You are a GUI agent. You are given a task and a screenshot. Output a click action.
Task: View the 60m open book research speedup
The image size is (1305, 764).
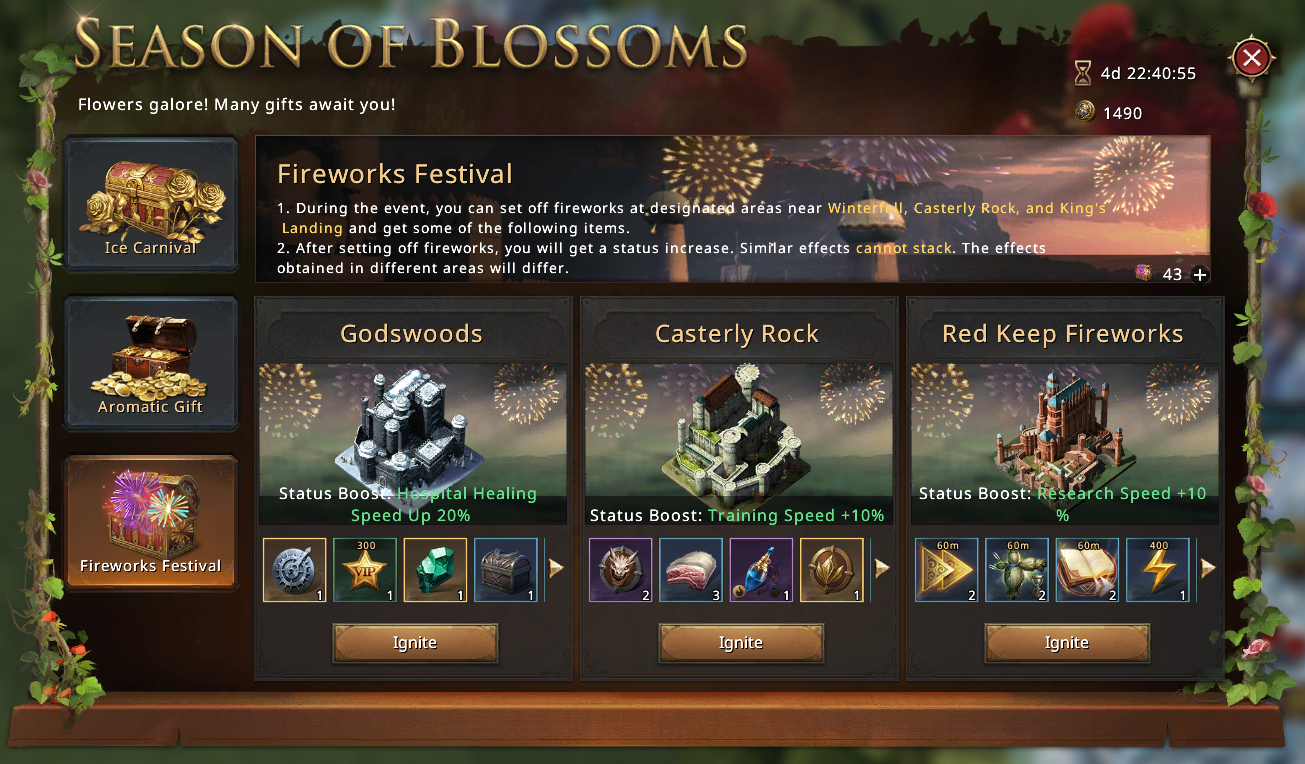[x=1087, y=570]
